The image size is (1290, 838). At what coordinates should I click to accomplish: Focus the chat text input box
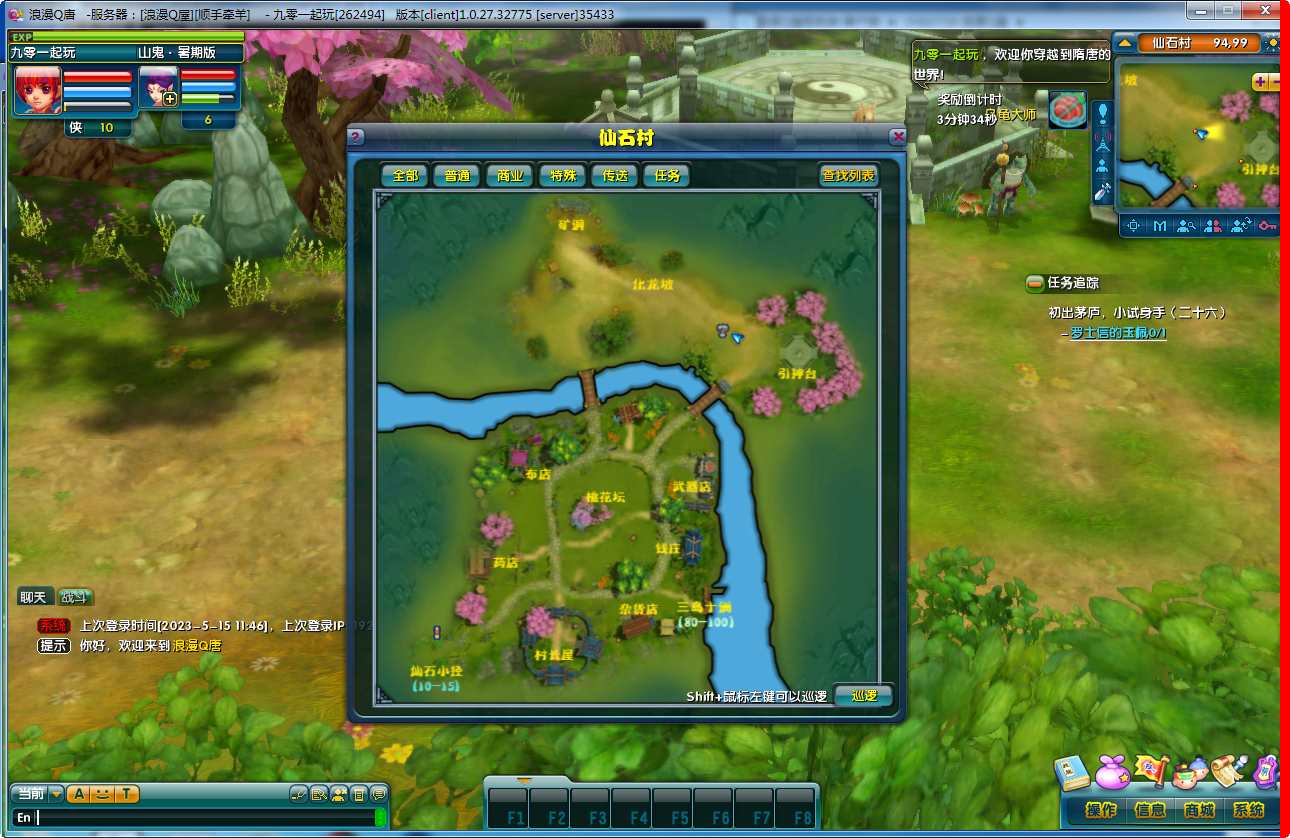(200, 817)
